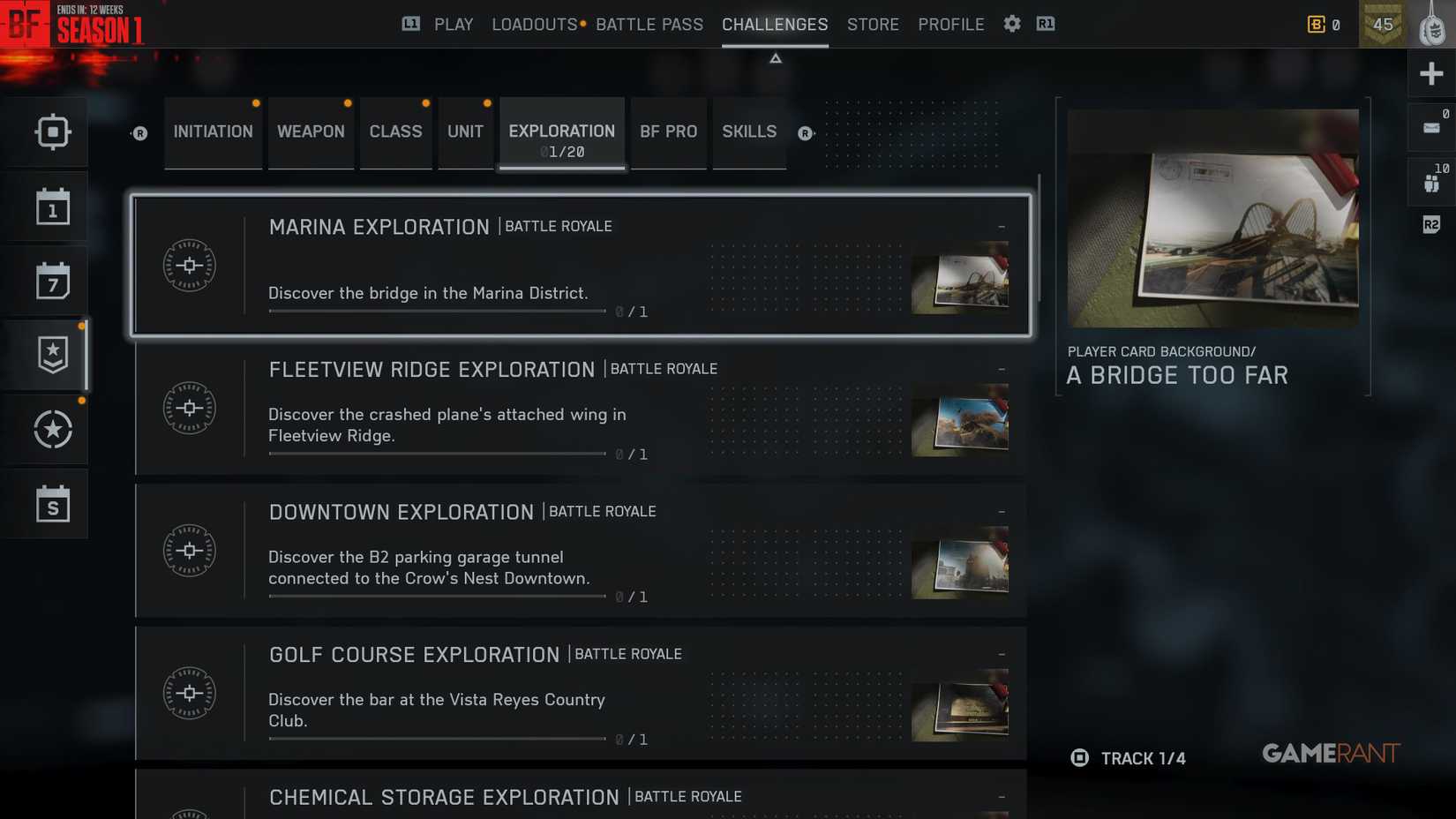Screen dimensions: 1456x819
Task: Open the Battle Pass menu item
Action: tap(649, 24)
